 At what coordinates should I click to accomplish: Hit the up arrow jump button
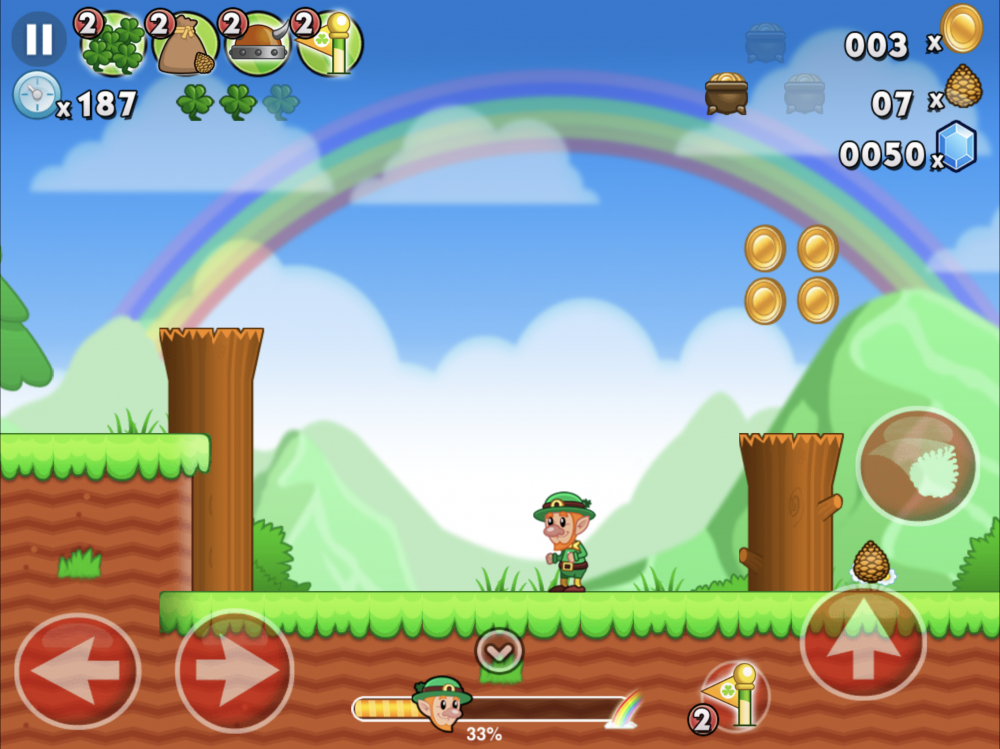(x=863, y=642)
